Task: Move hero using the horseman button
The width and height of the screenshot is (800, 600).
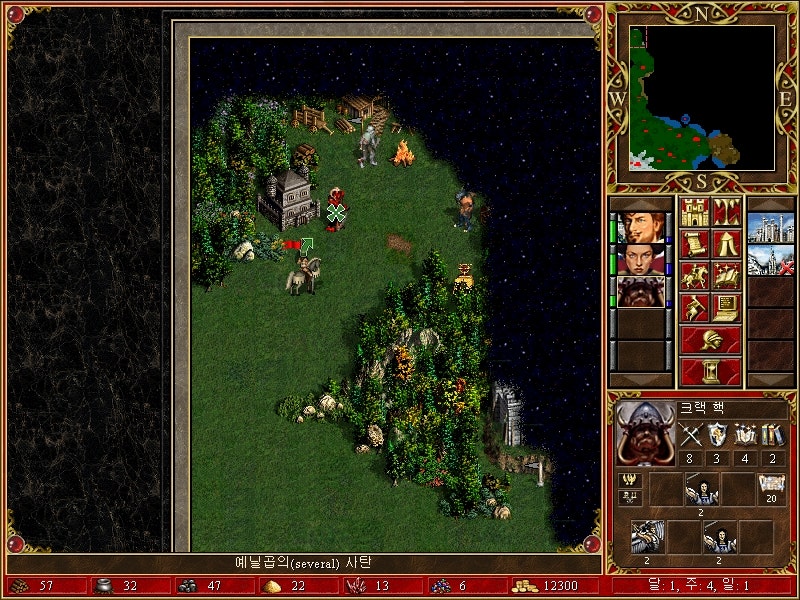Action: 695,275
